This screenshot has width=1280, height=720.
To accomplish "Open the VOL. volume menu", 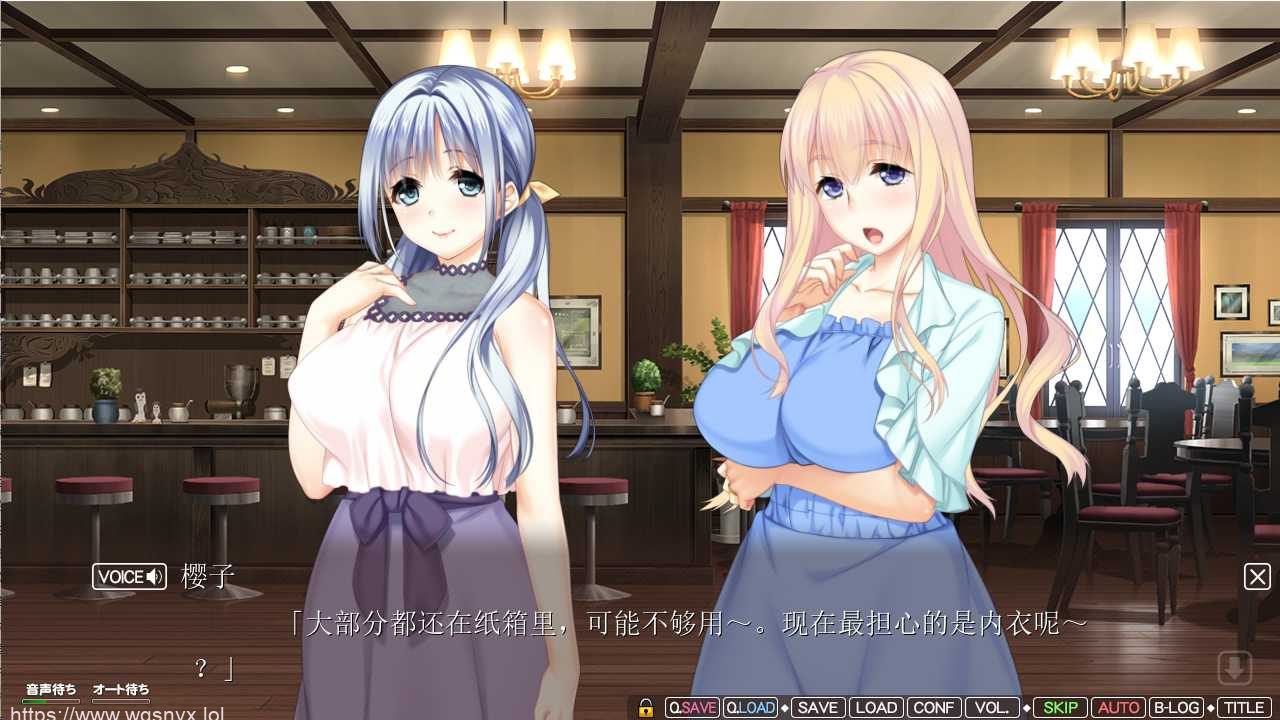I will [x=993, y=707].
